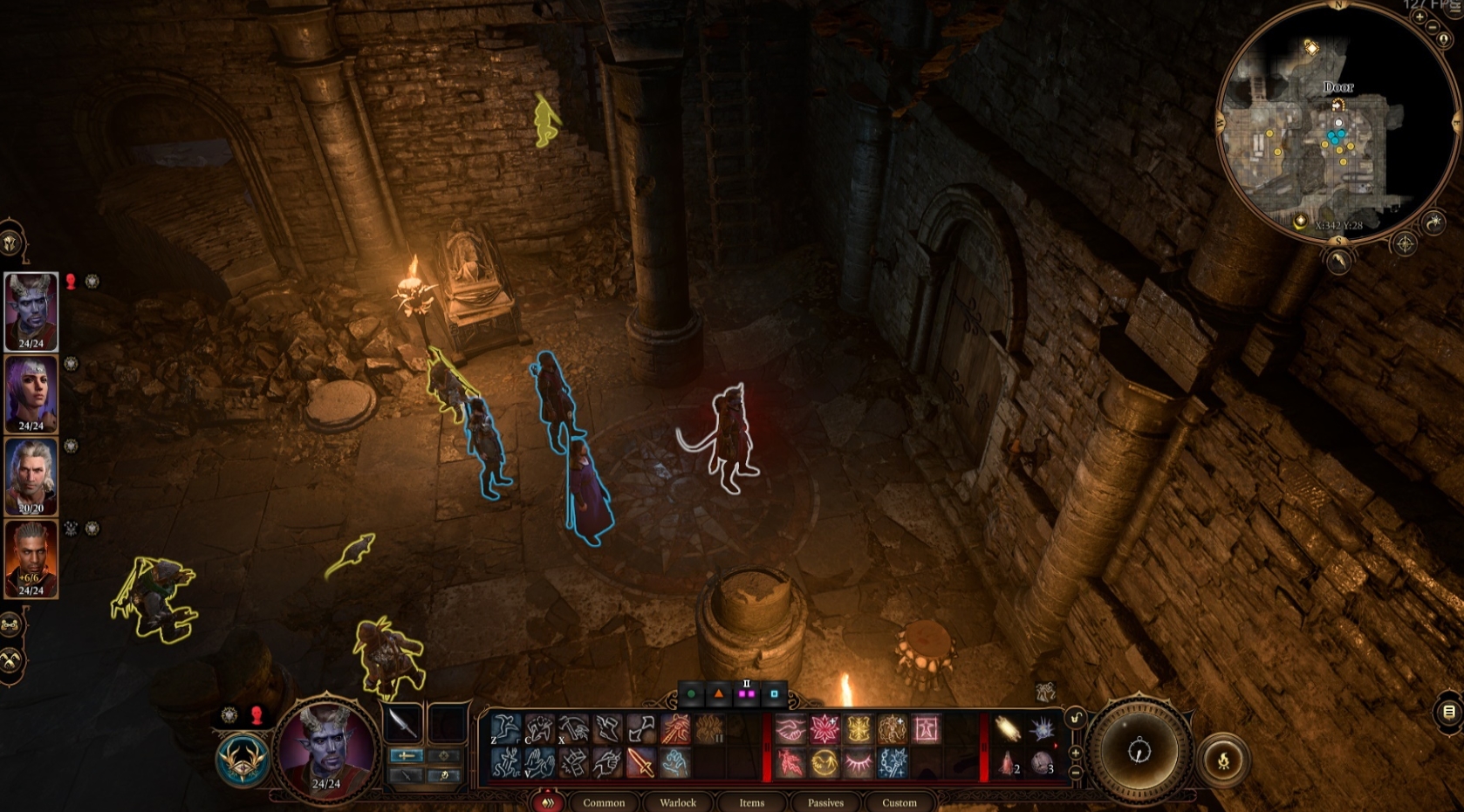Activate the Hide action icon
1464x812 pixels.
(539, 728)
